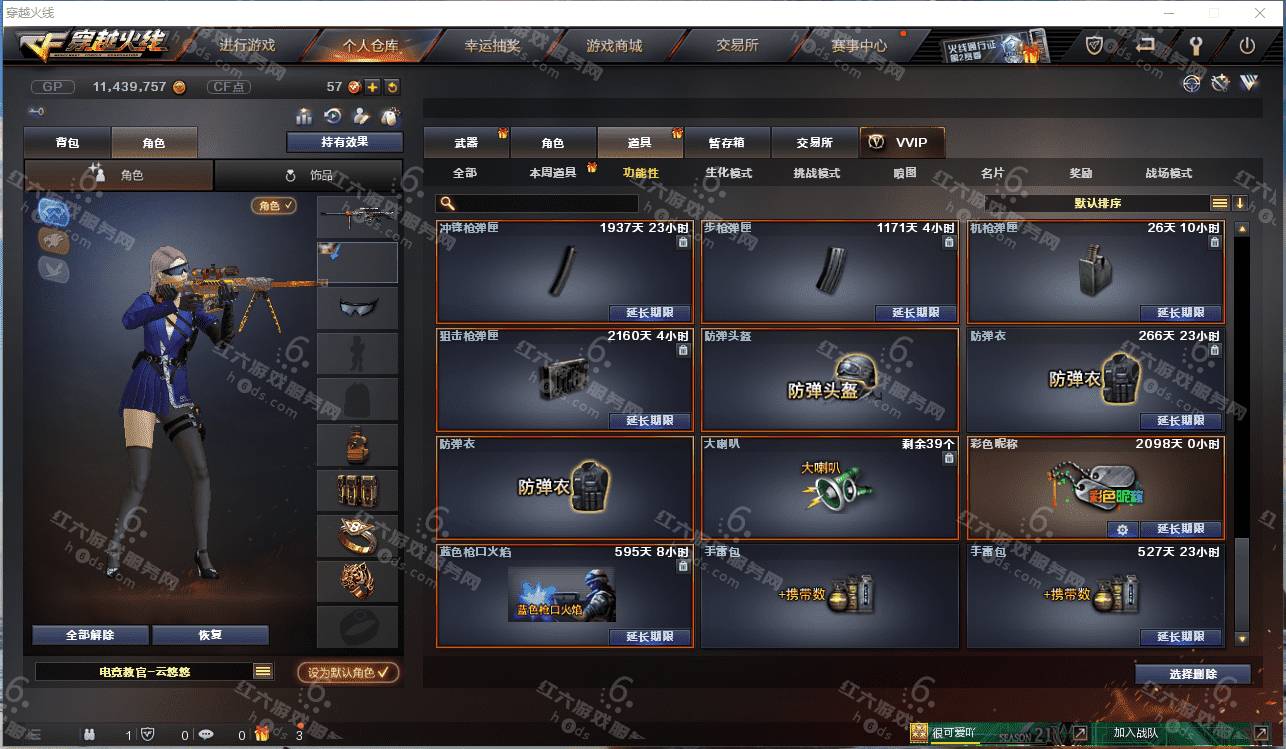Go to 幸运抽奖 lucky draw
This screenshot has height=749, width=1286.
pos(492,45)
